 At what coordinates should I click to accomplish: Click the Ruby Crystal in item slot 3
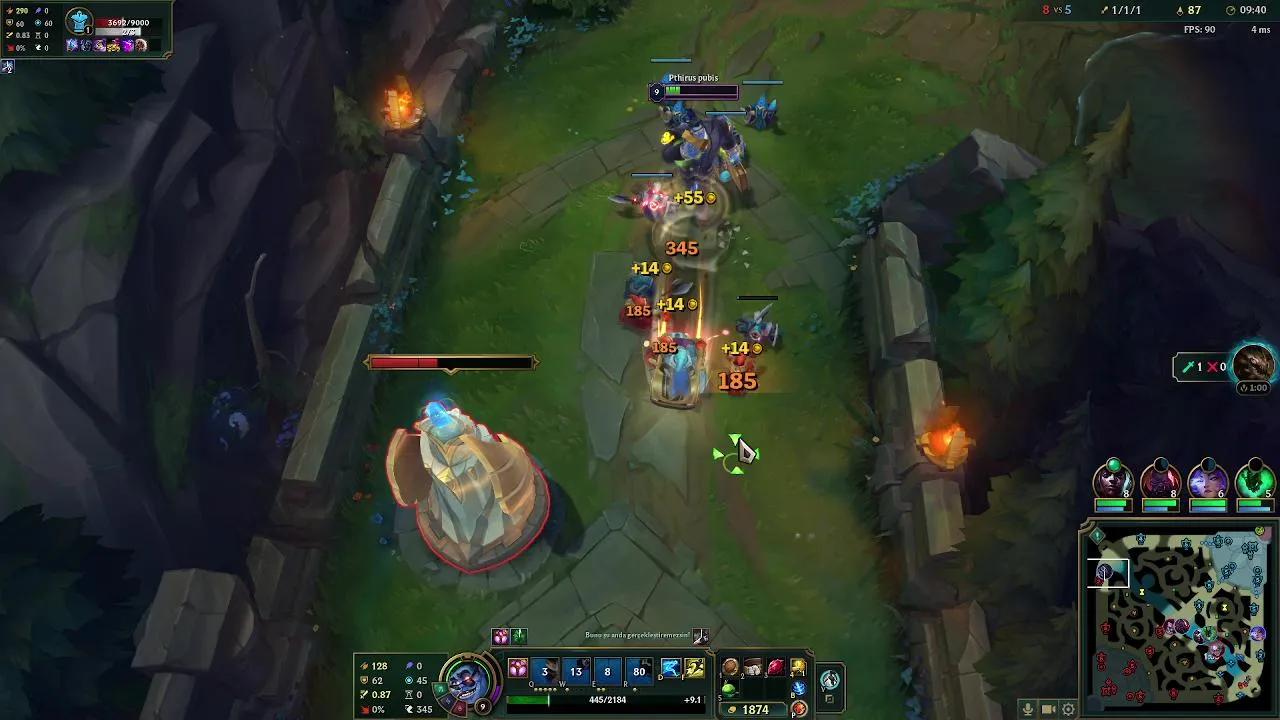[x=773, y=668]
